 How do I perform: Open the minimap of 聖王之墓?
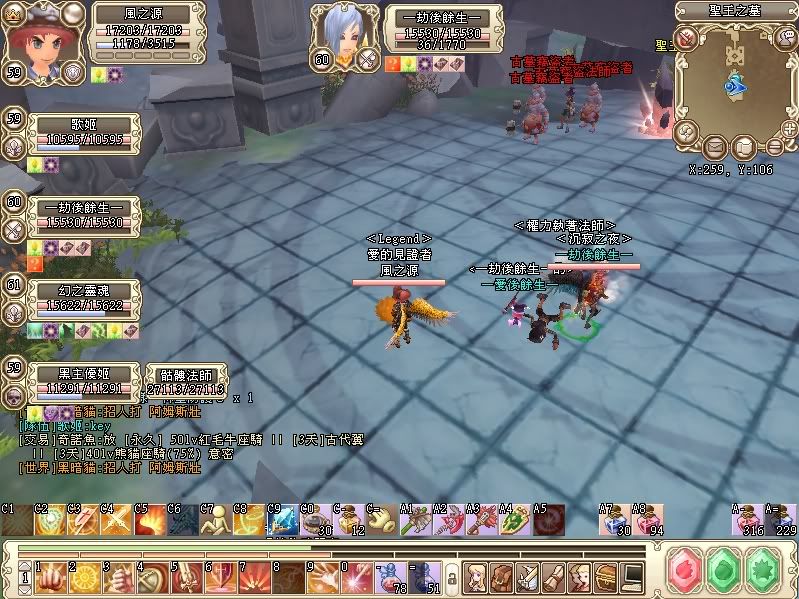tap(738, 85)
